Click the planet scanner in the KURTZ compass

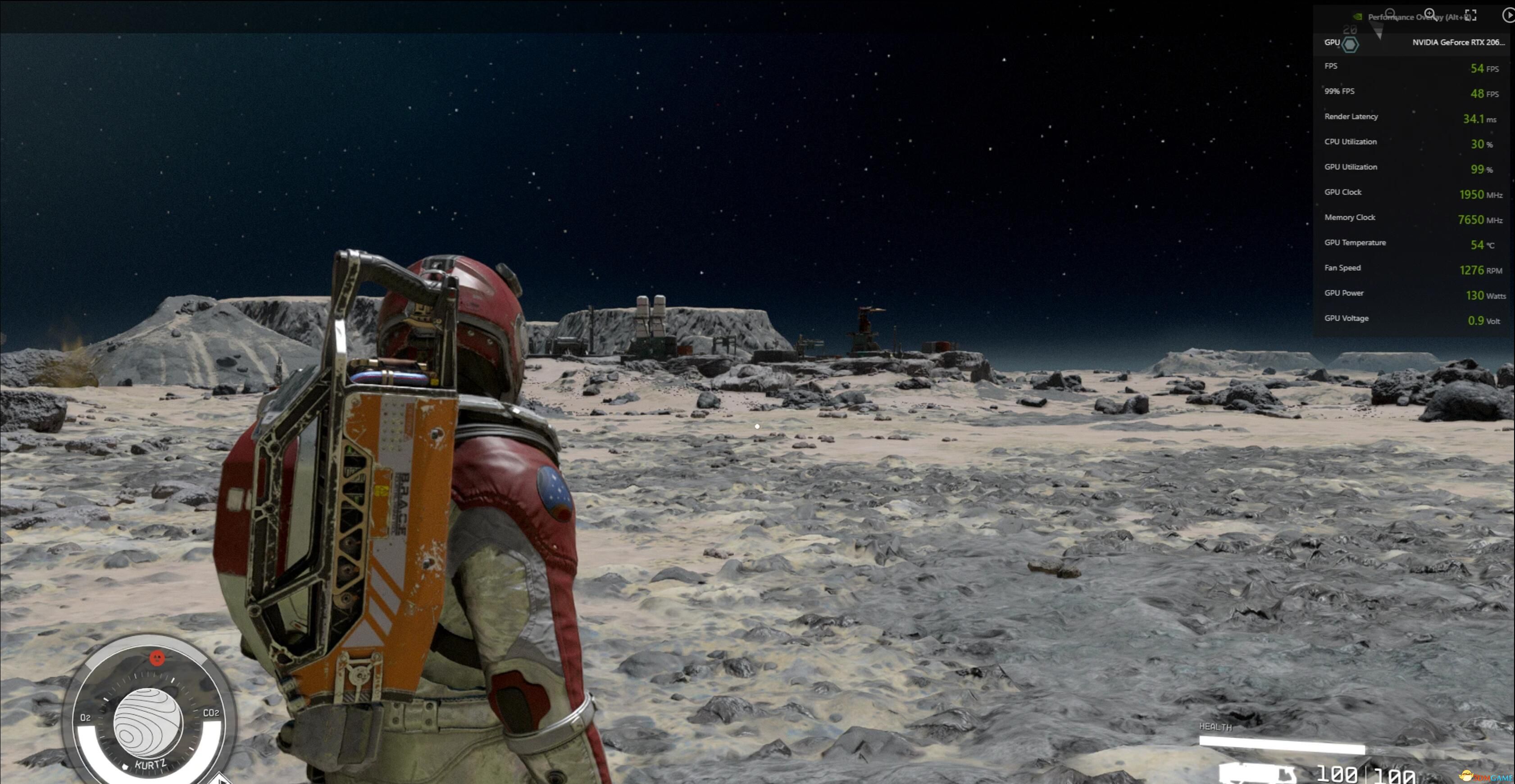tap(150, 724)
